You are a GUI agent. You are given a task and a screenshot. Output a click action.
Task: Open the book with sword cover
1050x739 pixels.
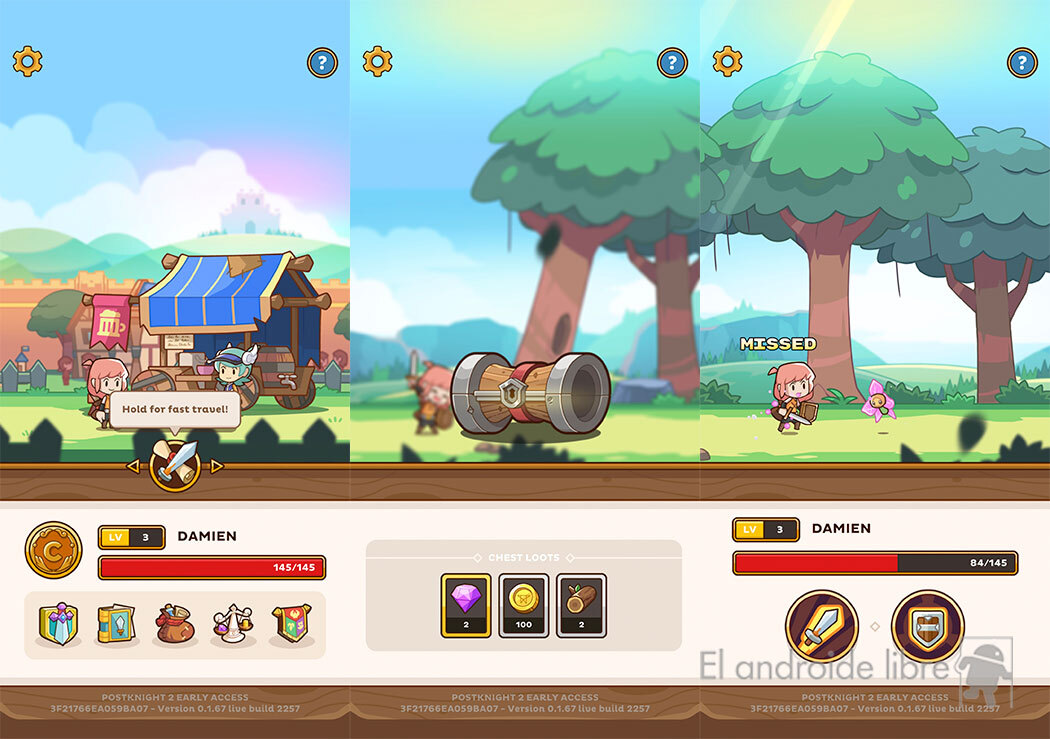pos(116,624)
